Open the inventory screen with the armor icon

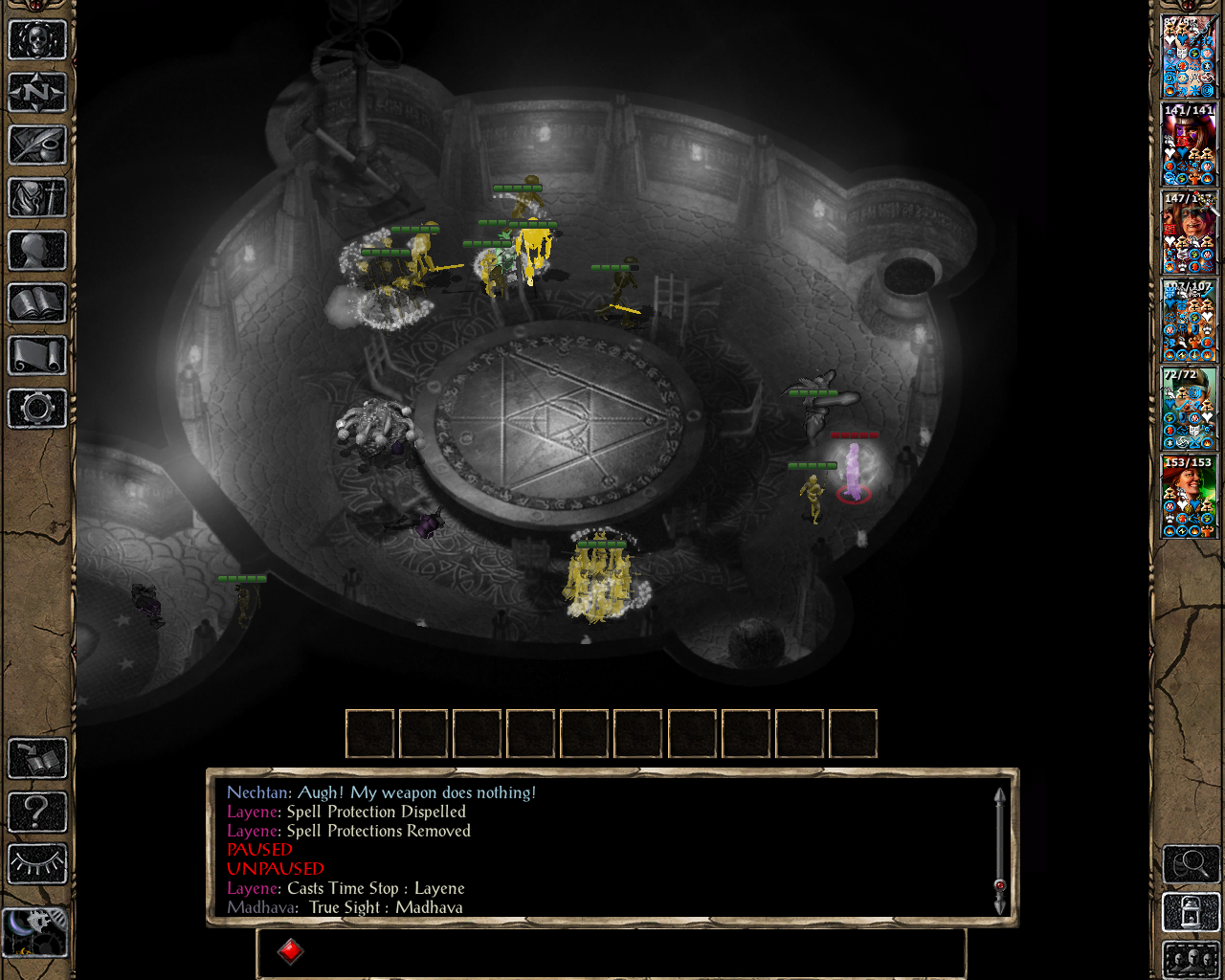coord(37,198)
